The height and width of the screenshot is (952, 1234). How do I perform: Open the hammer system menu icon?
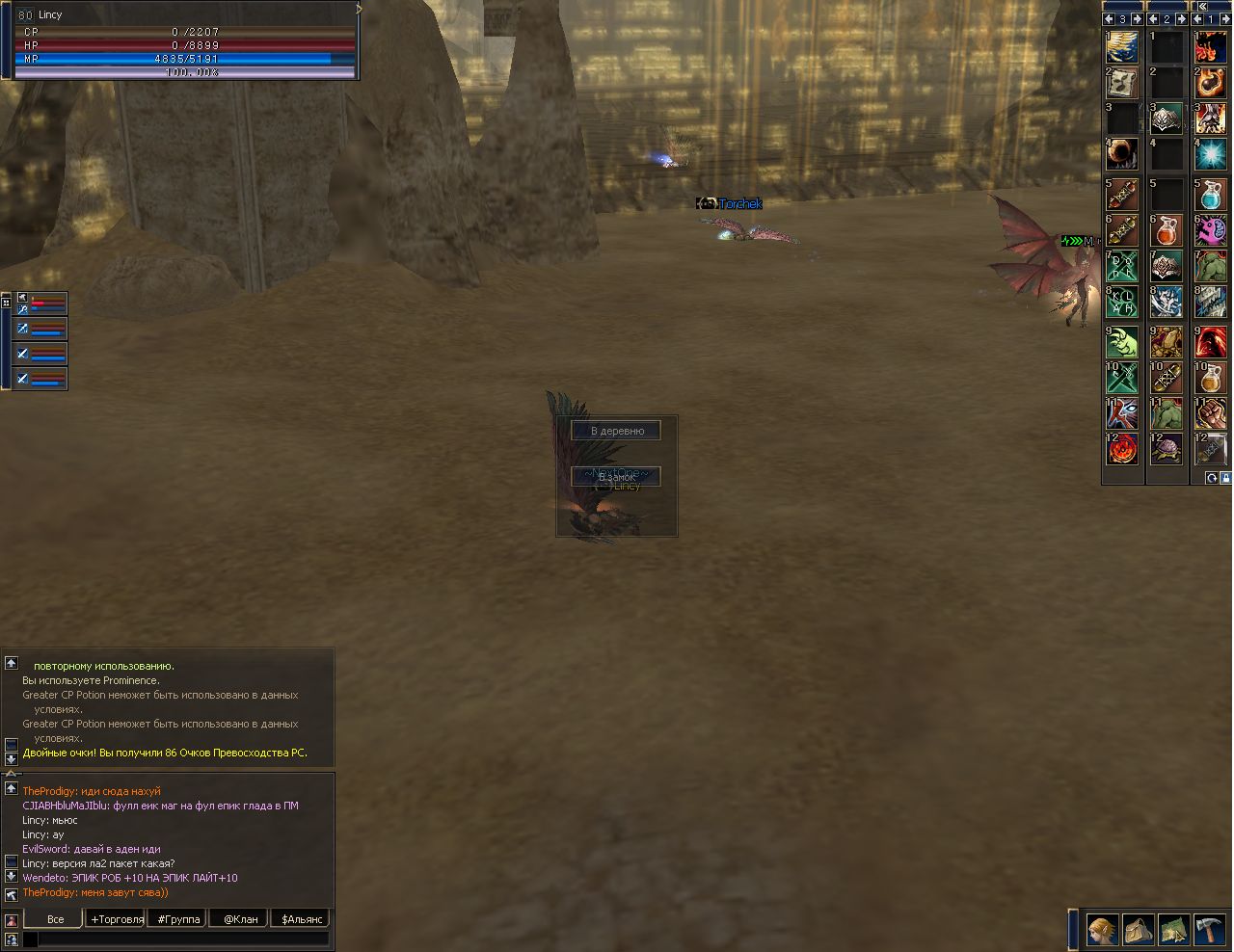point(1209,929)
